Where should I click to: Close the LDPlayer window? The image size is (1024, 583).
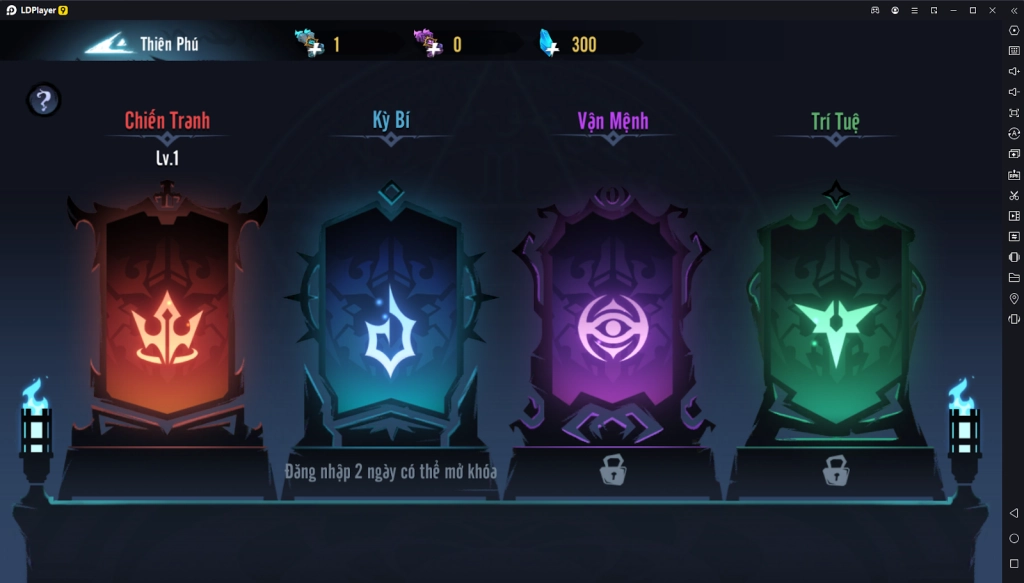[x=991, y=10]
